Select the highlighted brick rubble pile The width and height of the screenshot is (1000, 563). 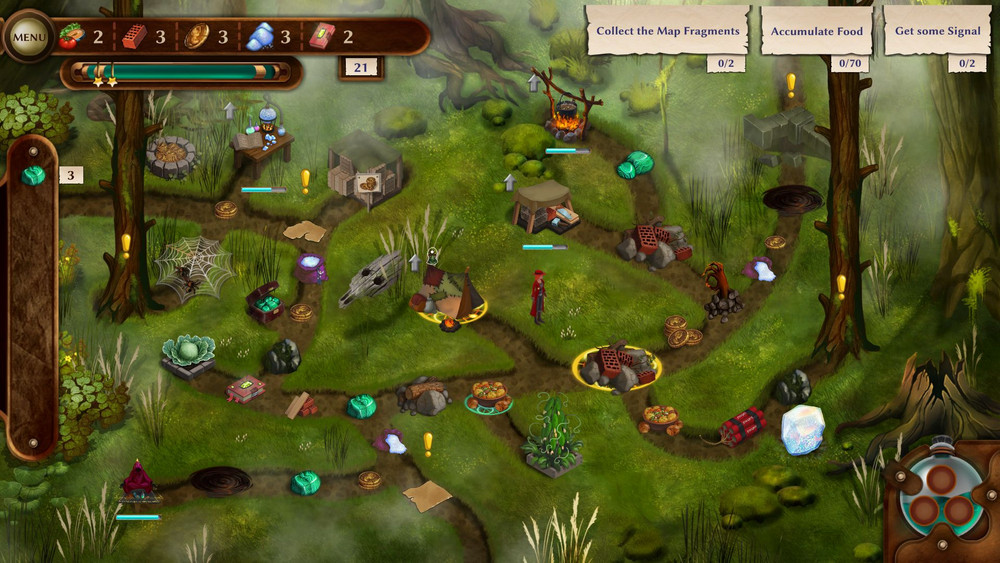[616, 367]
